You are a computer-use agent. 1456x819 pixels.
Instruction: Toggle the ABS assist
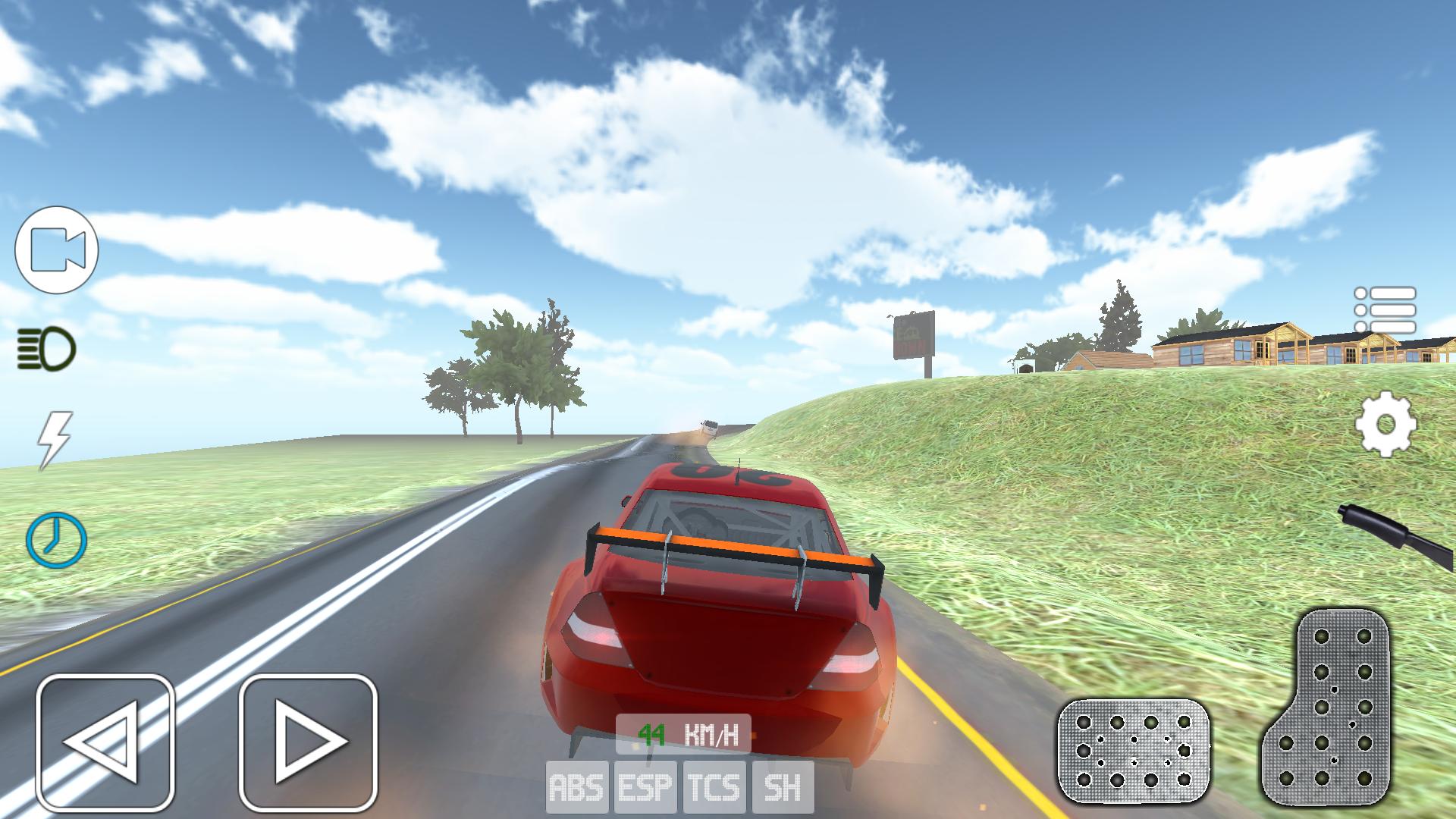pyautogui.click(x=577, y=787)
